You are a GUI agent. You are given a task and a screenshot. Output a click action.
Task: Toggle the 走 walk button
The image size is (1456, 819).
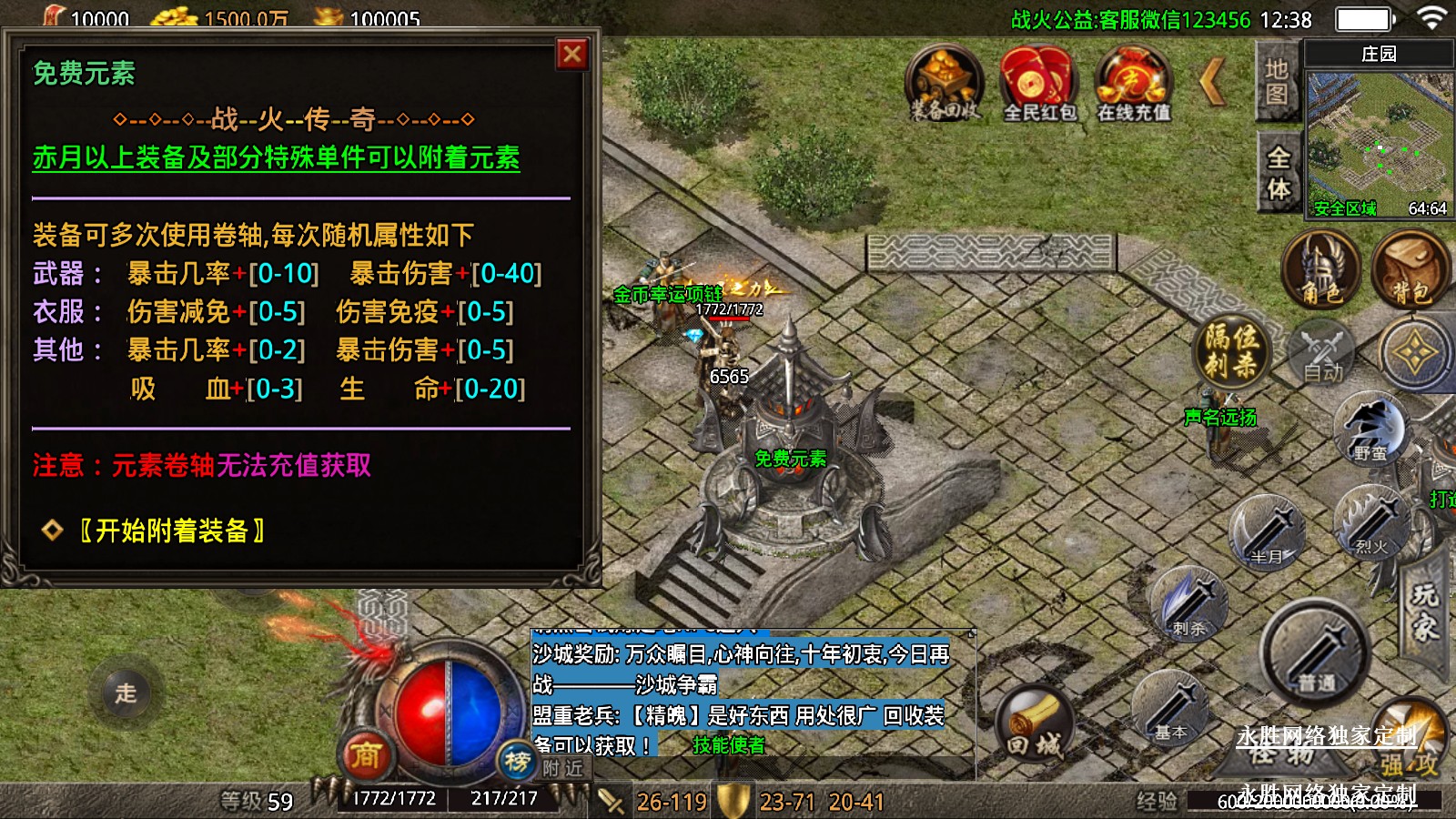(126, 693)
